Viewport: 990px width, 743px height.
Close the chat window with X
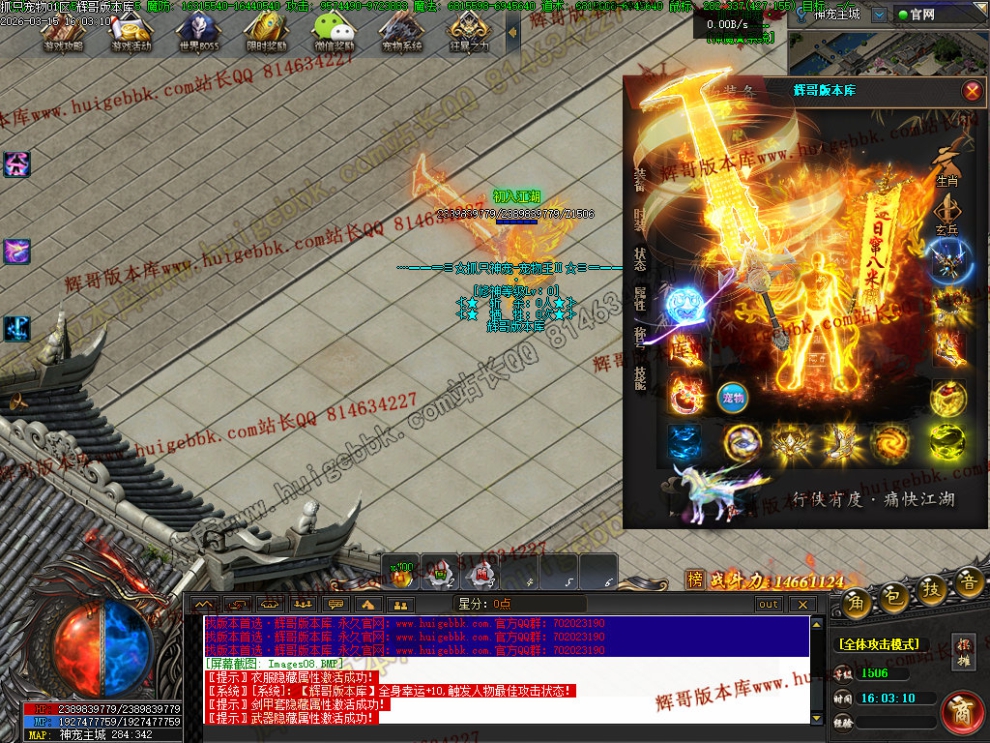802,604
